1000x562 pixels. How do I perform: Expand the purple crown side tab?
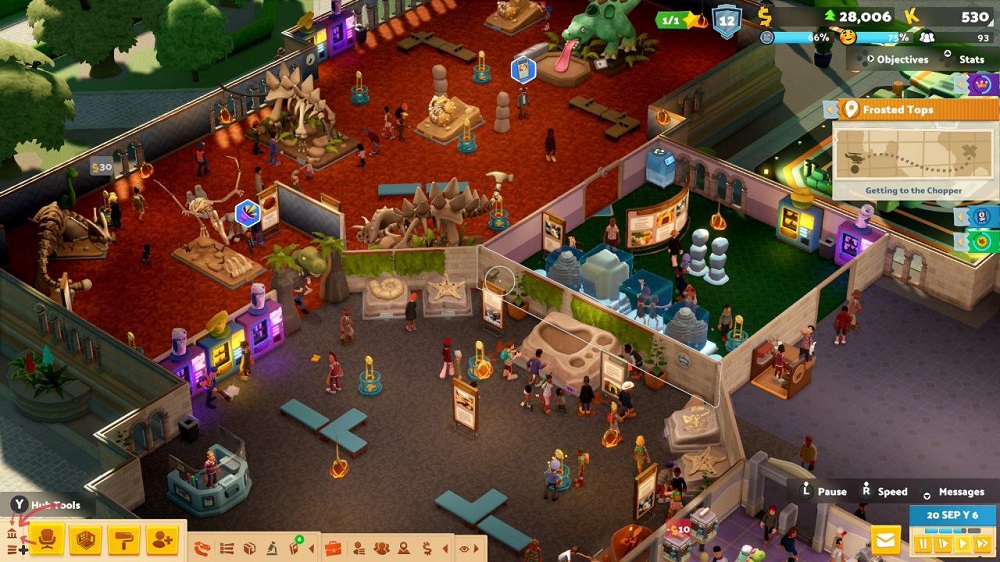[x=981, y=84]
